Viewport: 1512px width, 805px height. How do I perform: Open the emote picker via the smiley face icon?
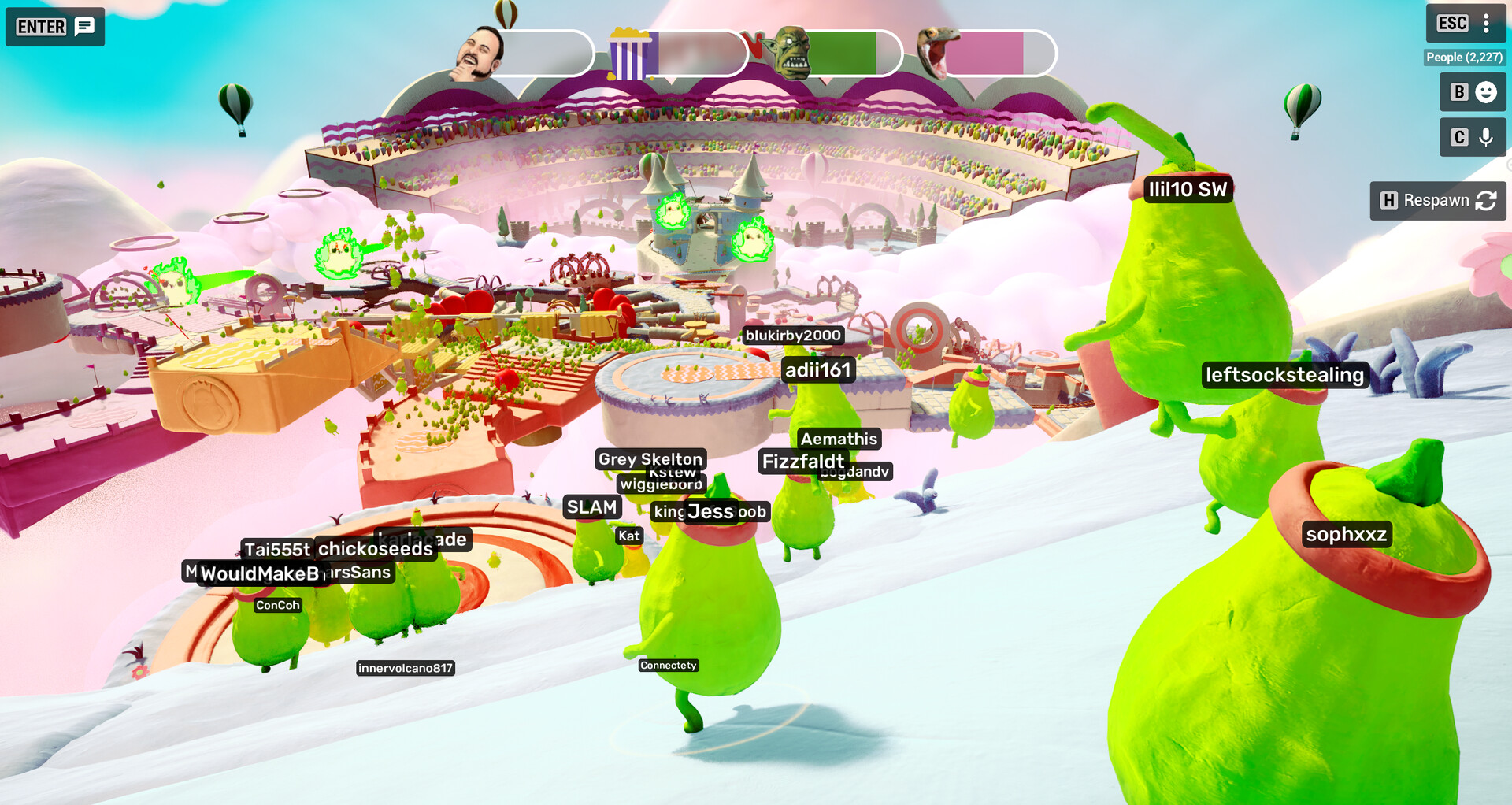click(1485, 92)
